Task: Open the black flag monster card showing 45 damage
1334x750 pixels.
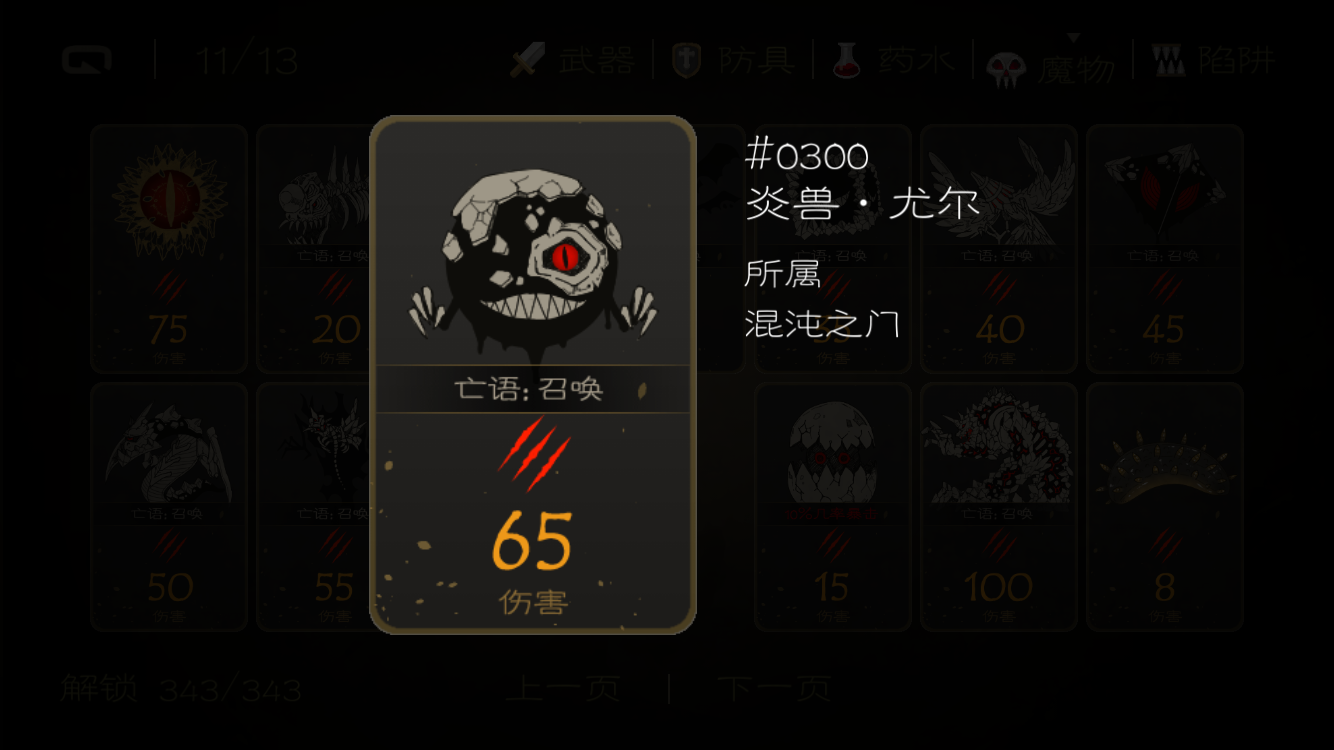Action: tap(1165, 250)
